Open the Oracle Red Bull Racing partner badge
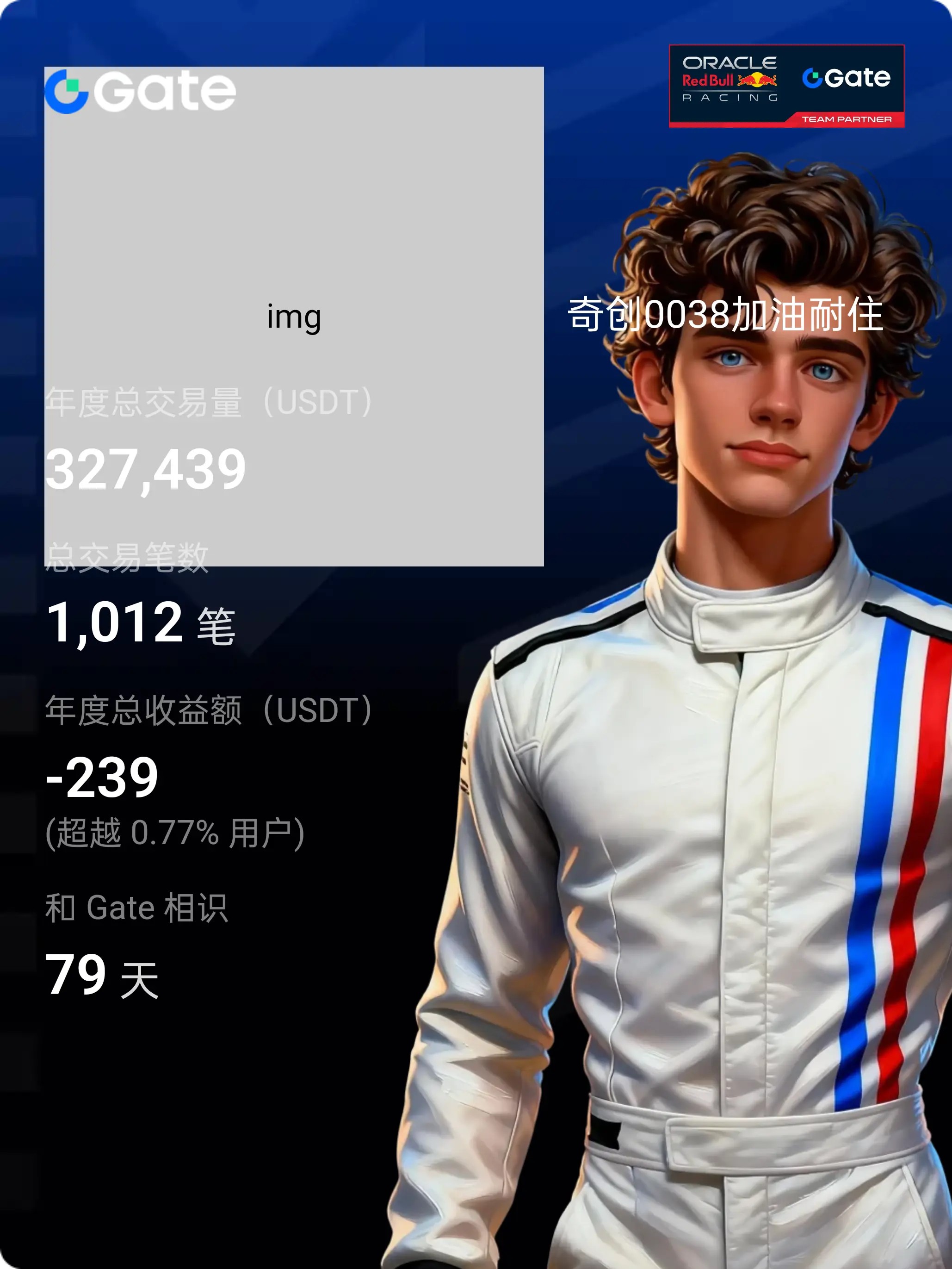Viewport: 952px width, 1269px height. (786, 86)
